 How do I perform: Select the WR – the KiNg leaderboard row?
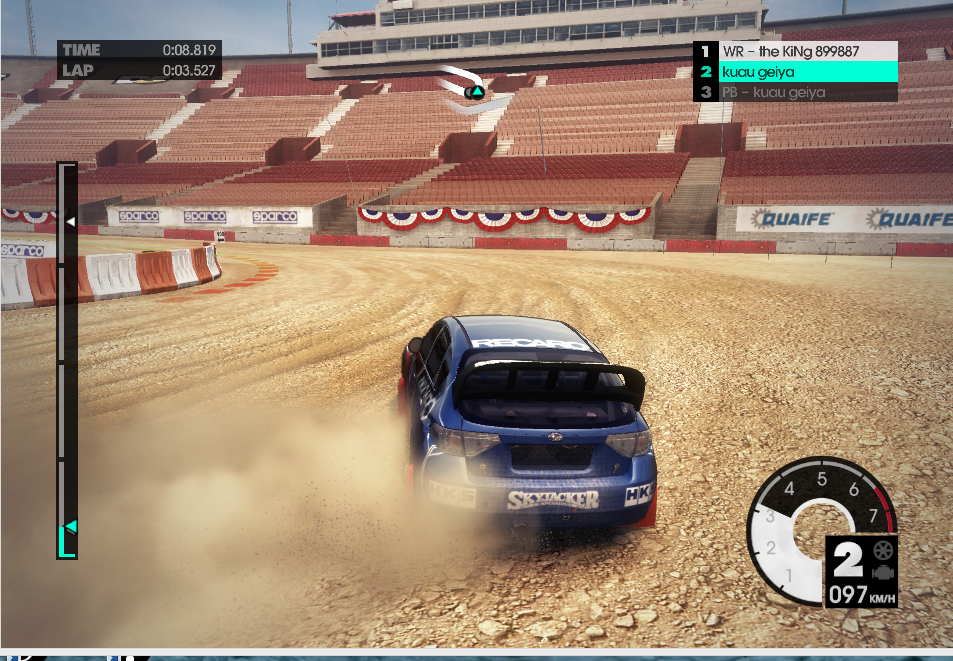pyautogui.click(x=796, y=51)
